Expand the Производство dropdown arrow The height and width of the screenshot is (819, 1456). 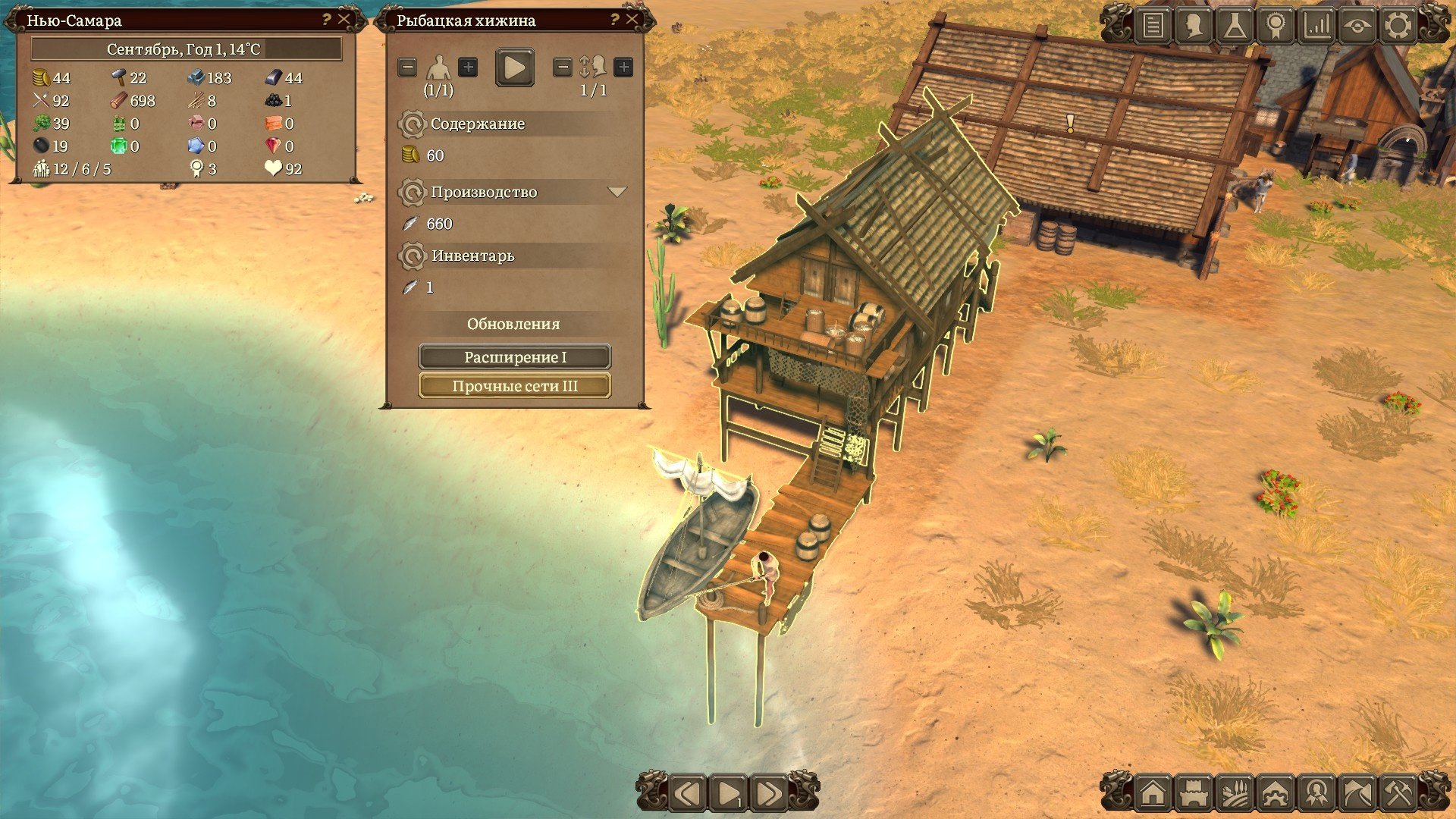(617, 192)
